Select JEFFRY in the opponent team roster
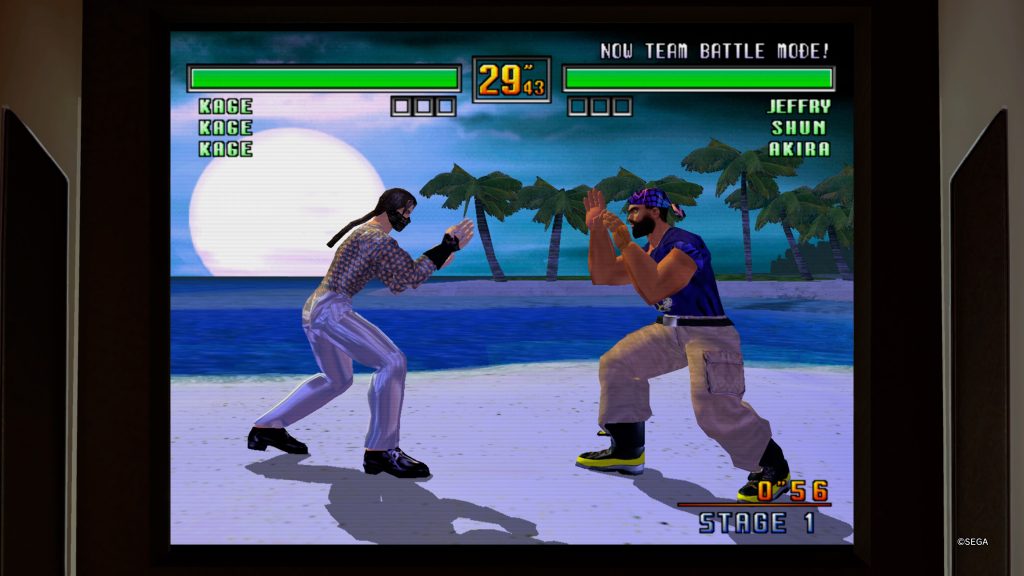Image resolution: width=1024 pixels, height=576 pixels. (x=798, y=106)
